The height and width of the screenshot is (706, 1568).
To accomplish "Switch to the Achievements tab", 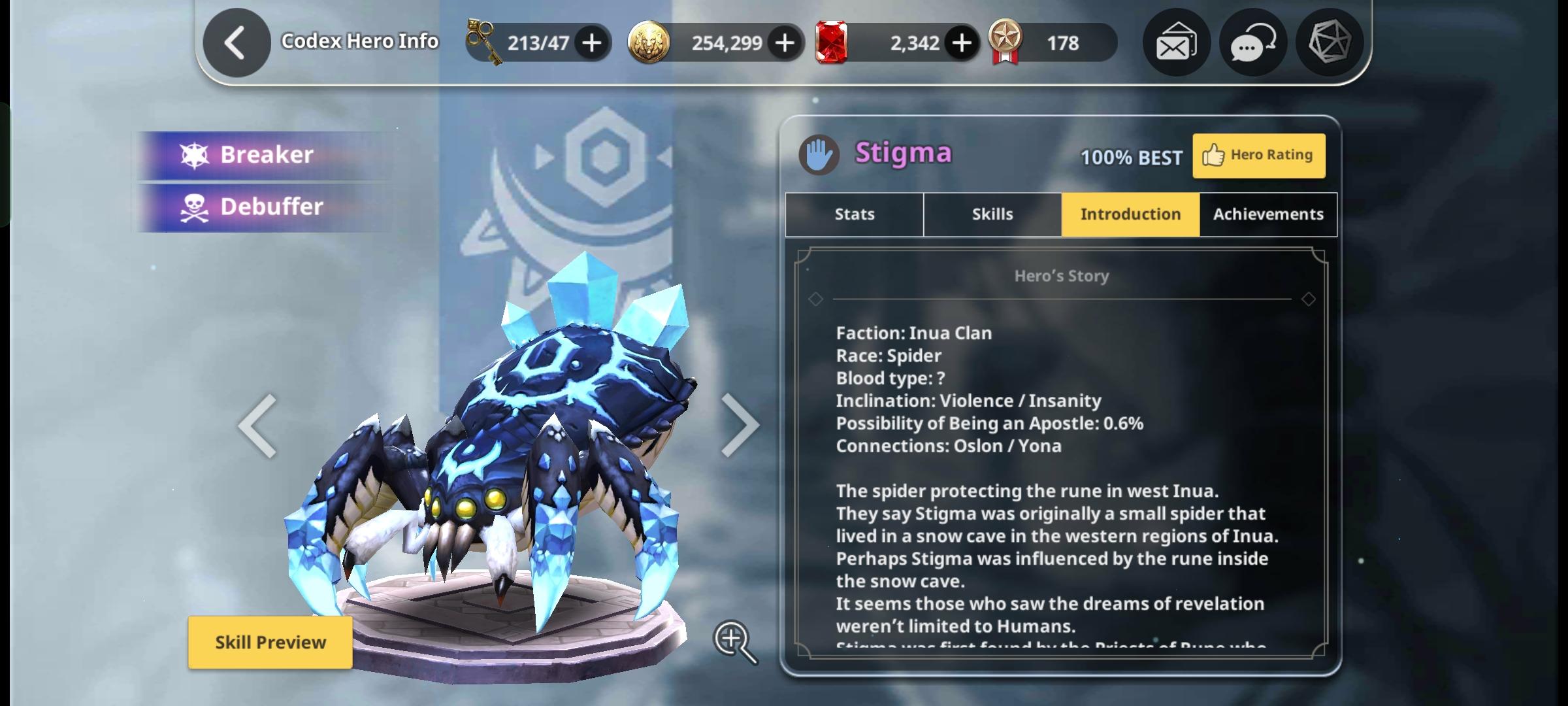I will 1267,214.
